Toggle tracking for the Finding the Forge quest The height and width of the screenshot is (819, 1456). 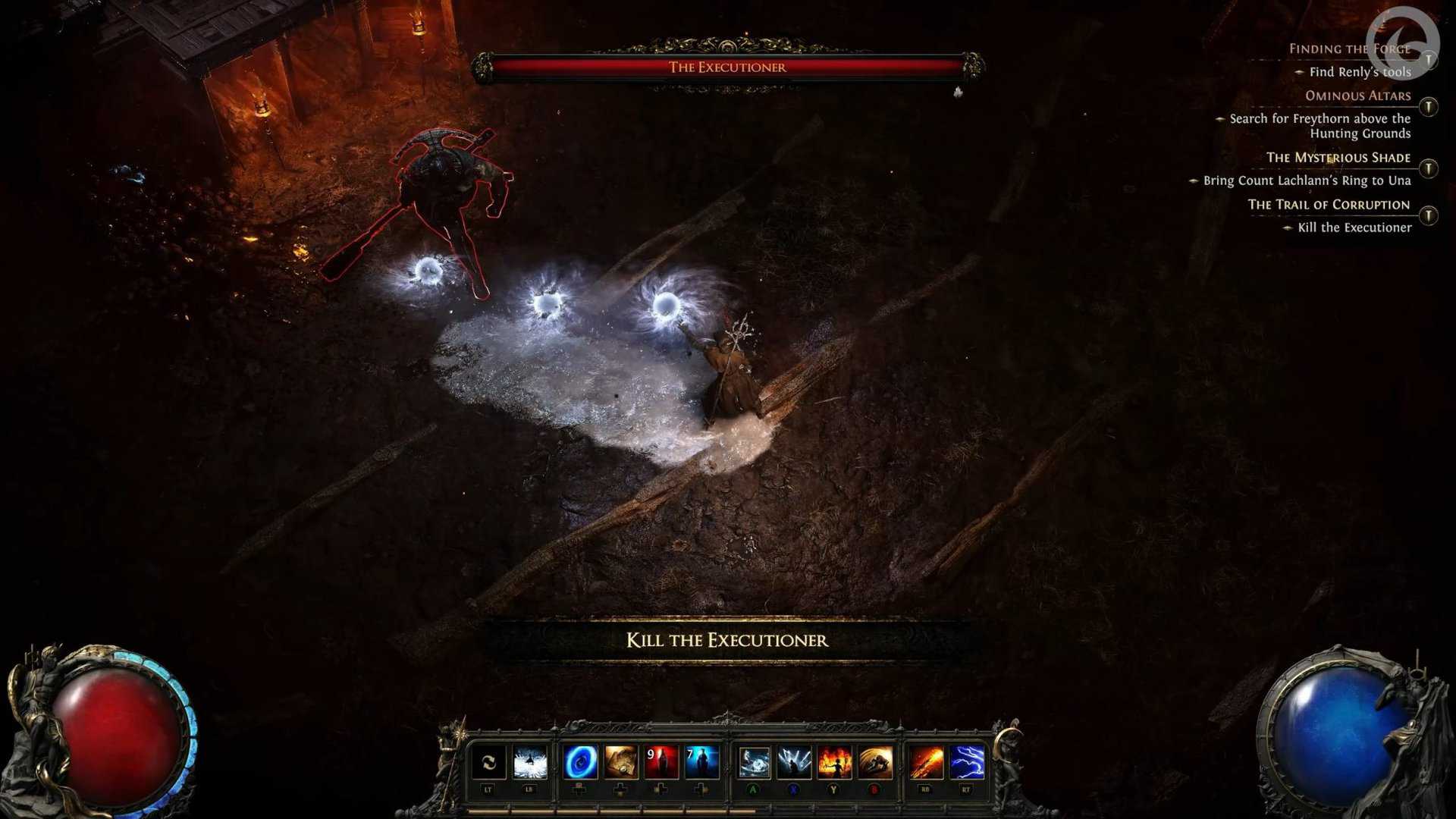[x=1429, y=60]
